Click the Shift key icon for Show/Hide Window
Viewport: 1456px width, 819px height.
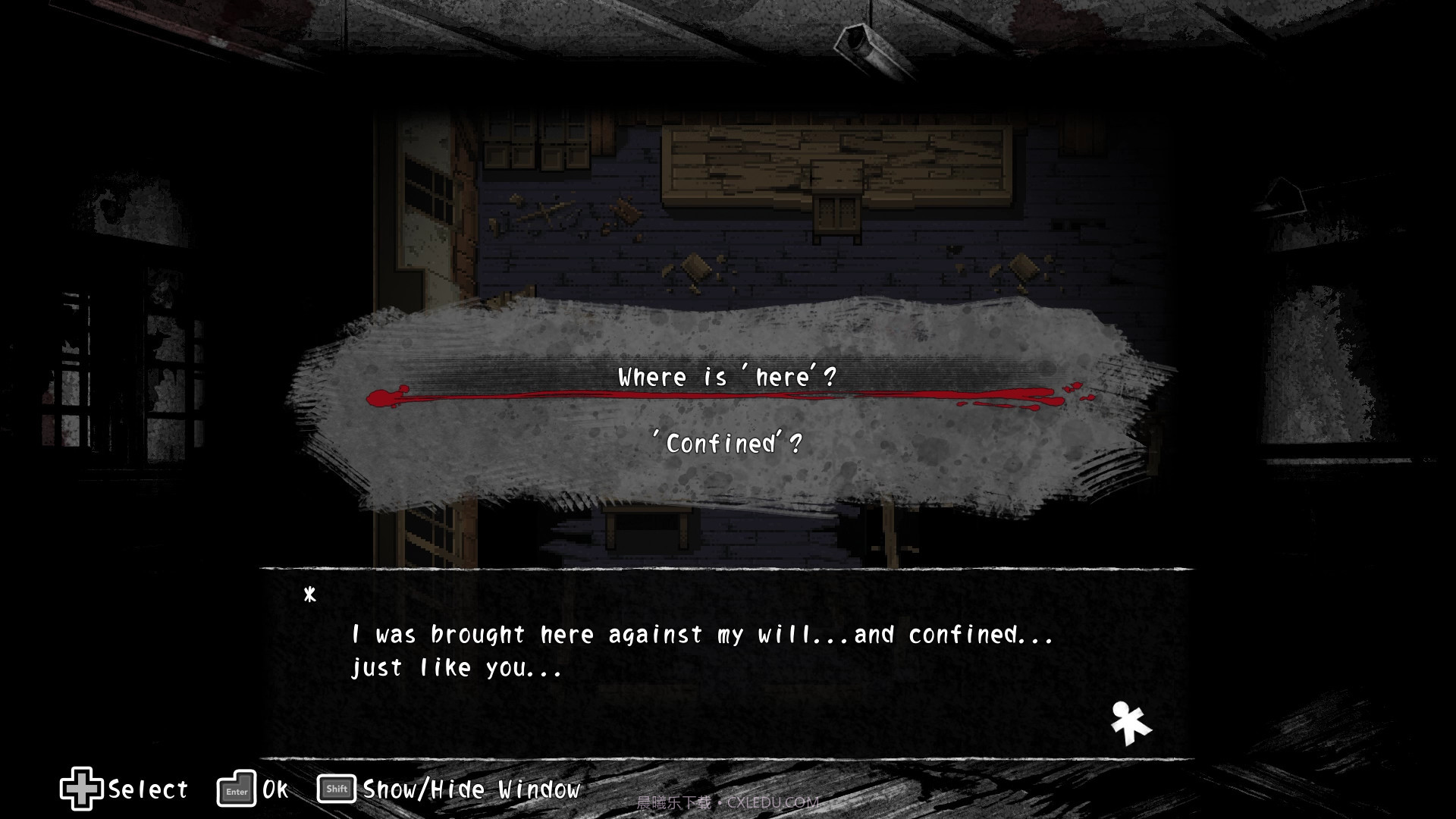[x=336, y=789]
